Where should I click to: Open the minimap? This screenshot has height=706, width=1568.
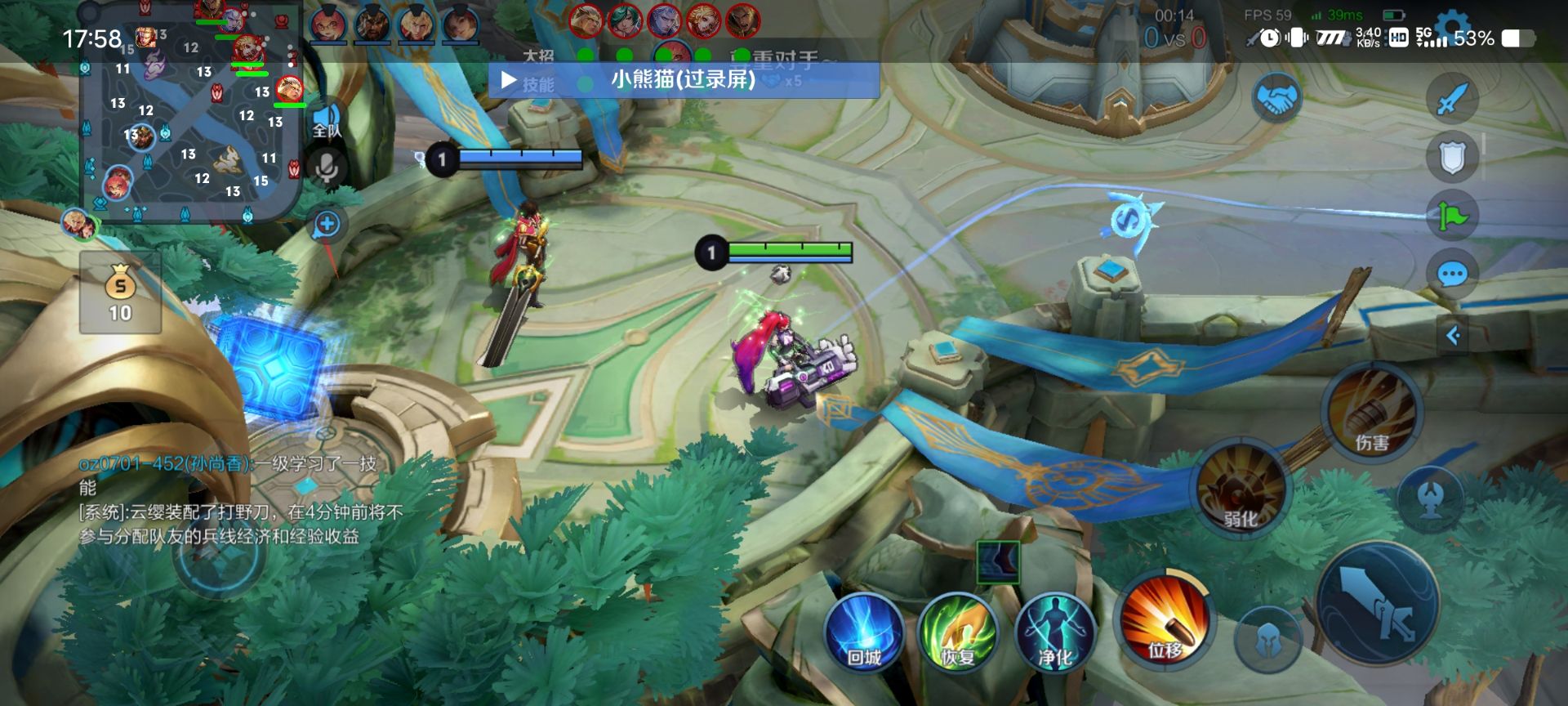(x=190, y=114)
